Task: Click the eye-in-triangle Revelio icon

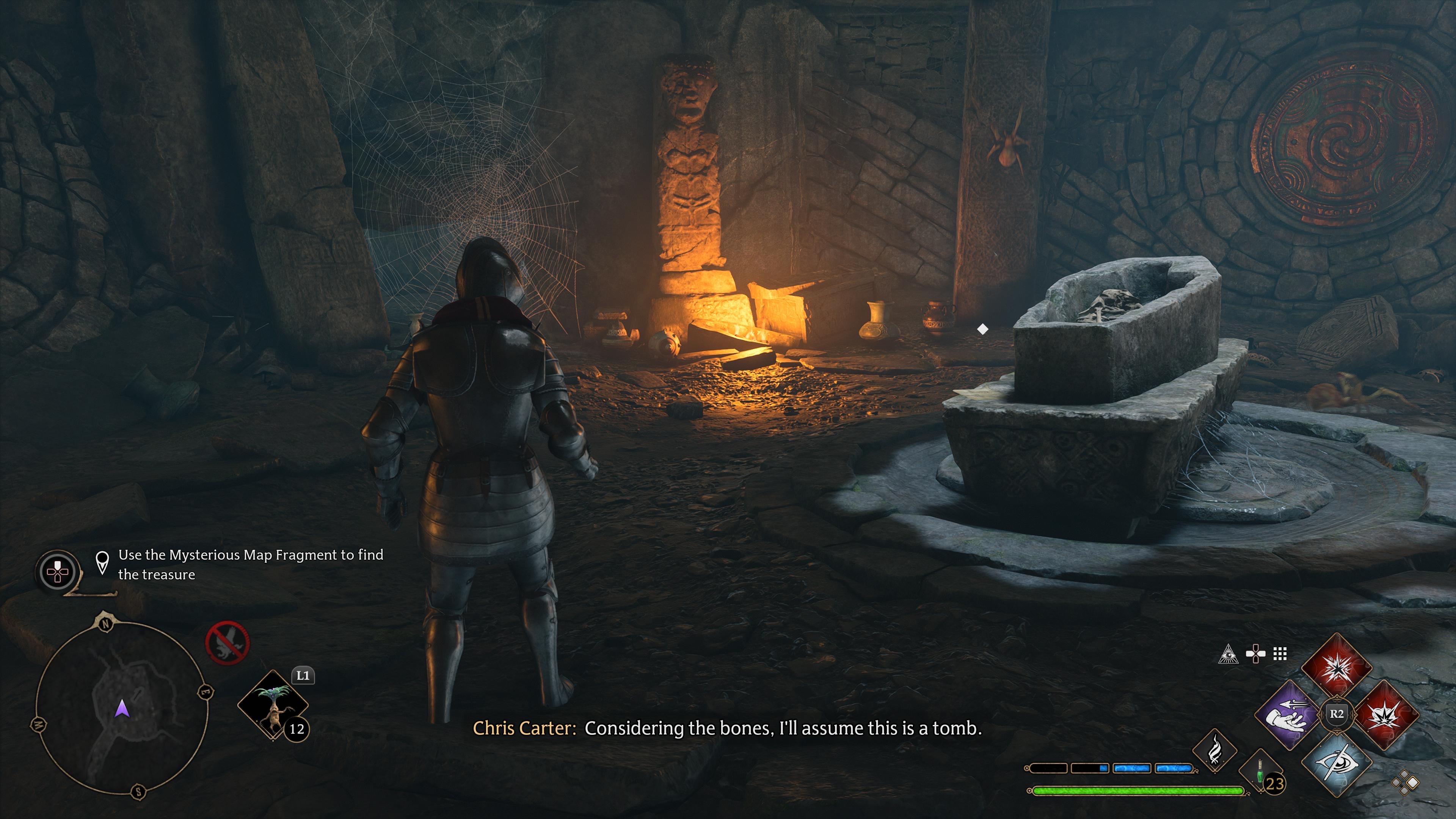Action: pyautogui.click(x=1228, y=654)
